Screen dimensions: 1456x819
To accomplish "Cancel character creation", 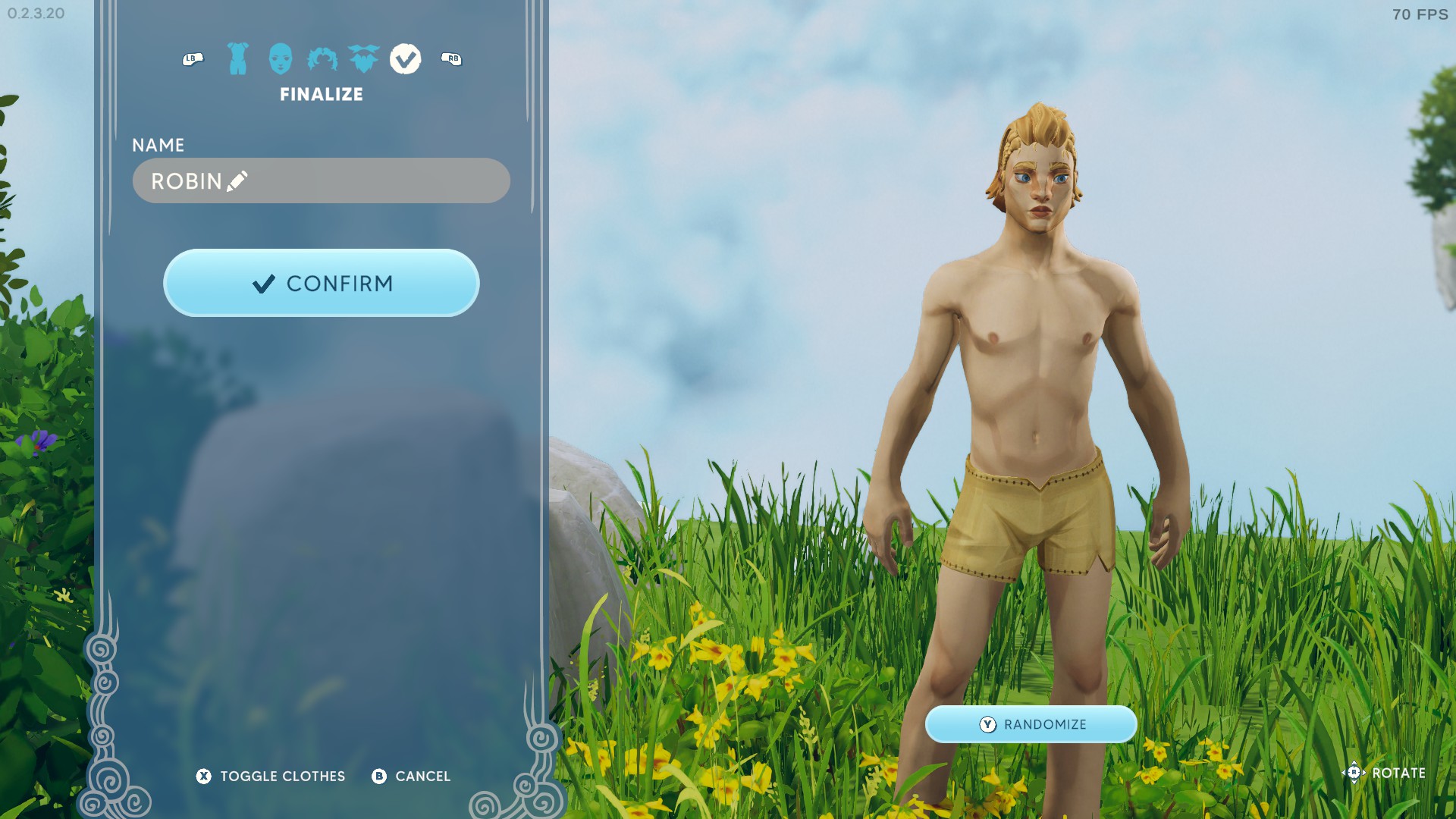I will (412, 776).
